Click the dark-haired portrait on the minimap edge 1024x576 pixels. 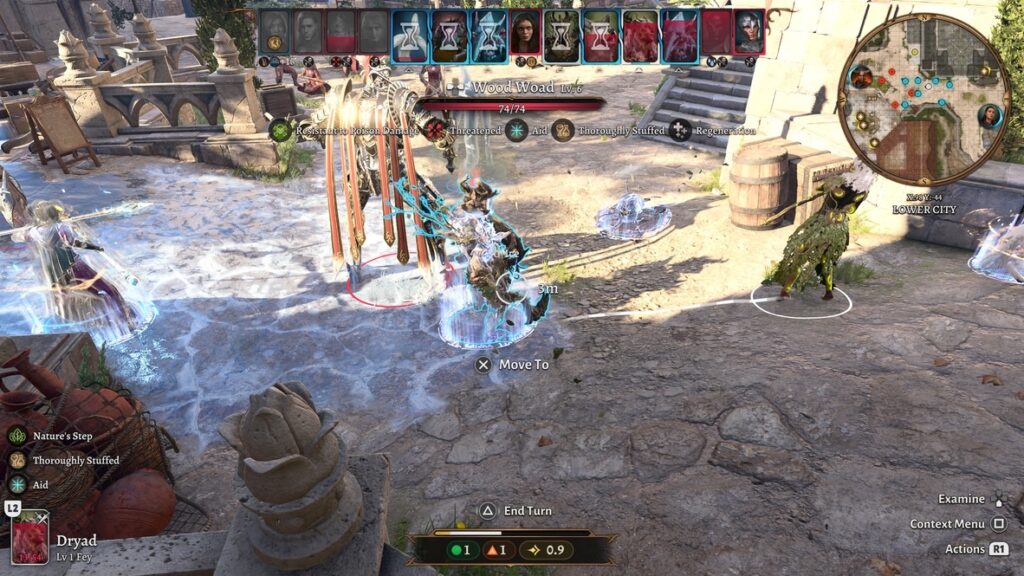coord(990,115)
